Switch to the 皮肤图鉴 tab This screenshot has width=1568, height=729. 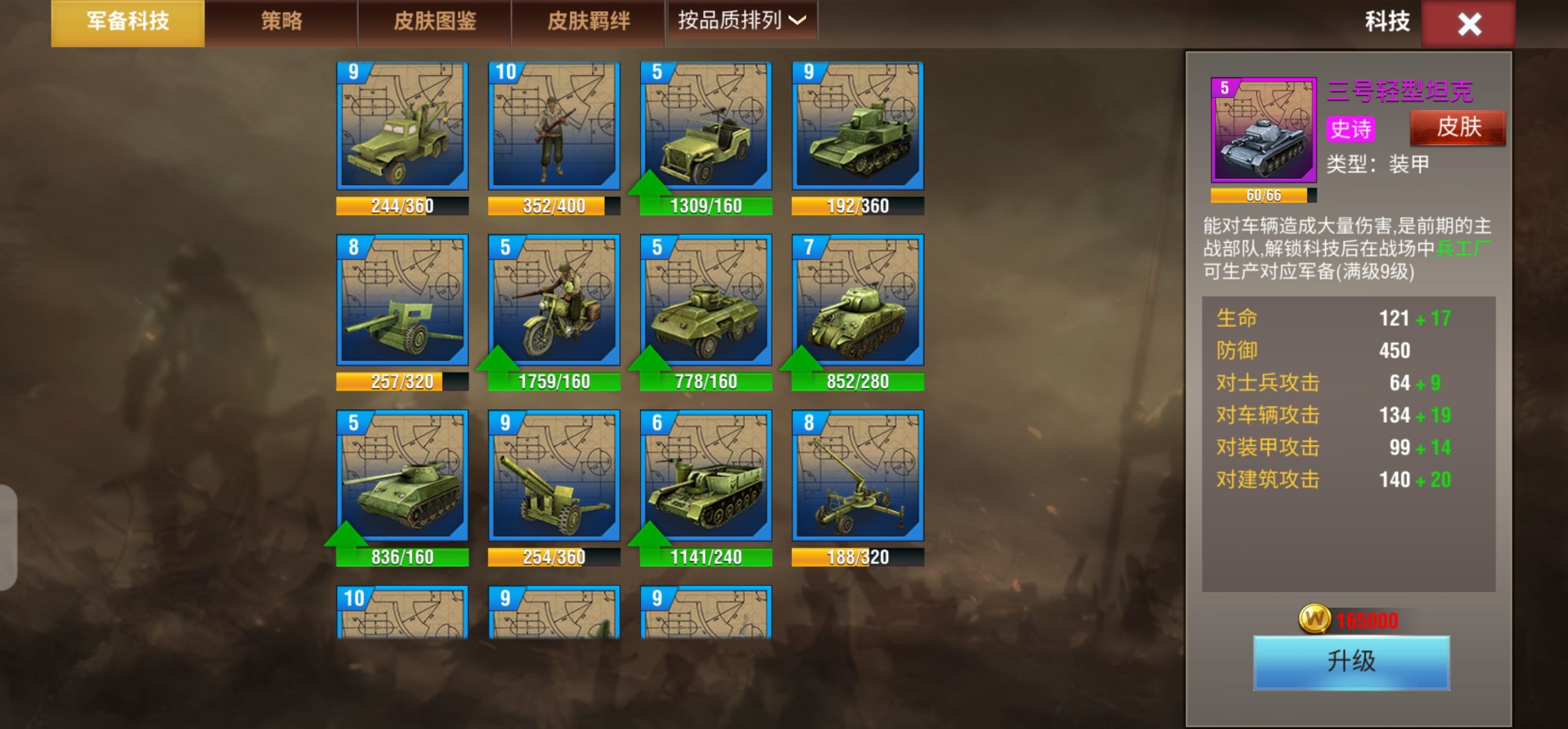pos(435,22)
